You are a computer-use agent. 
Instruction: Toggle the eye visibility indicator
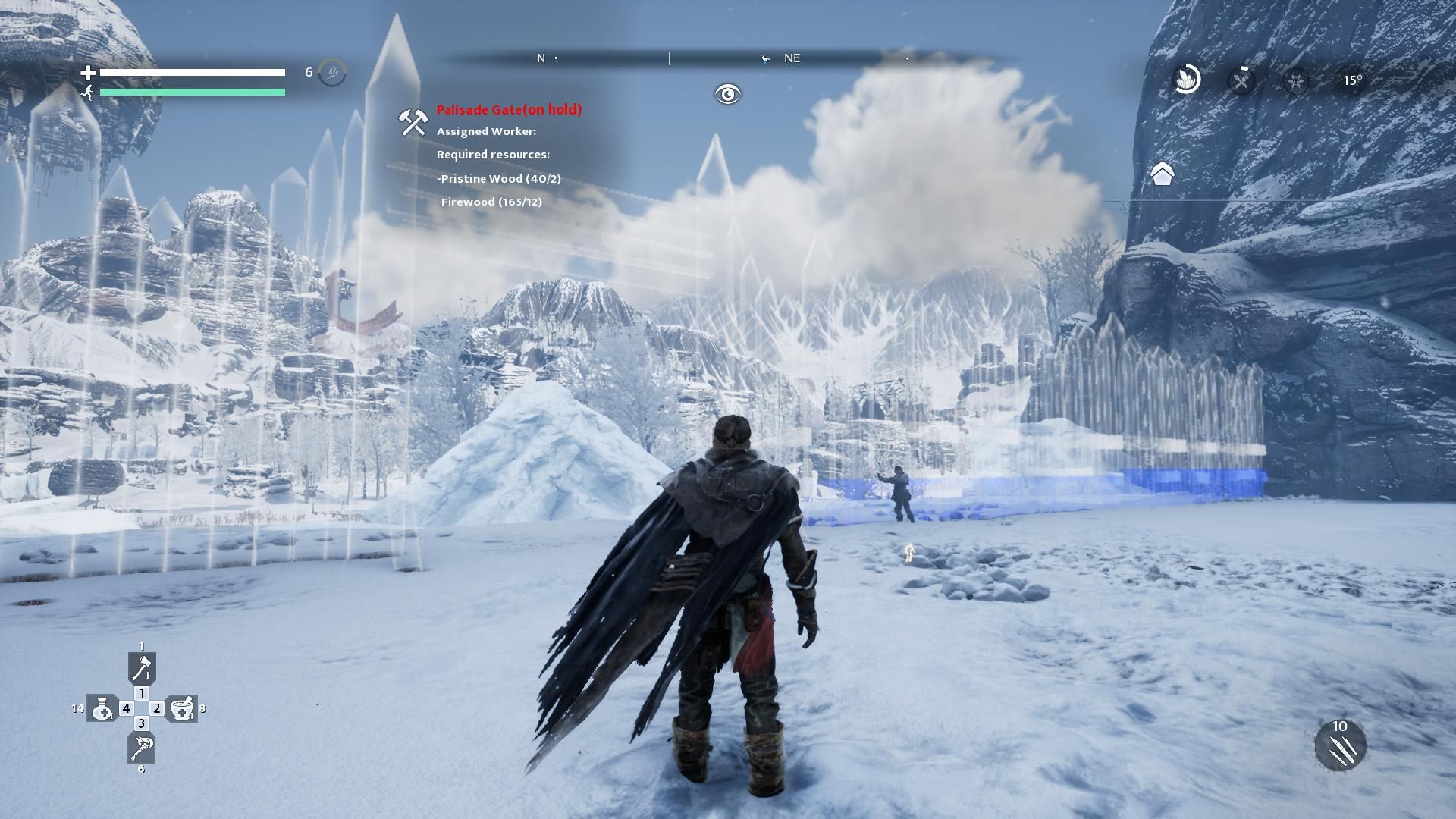pyautogui.click(x=727, y=94)
